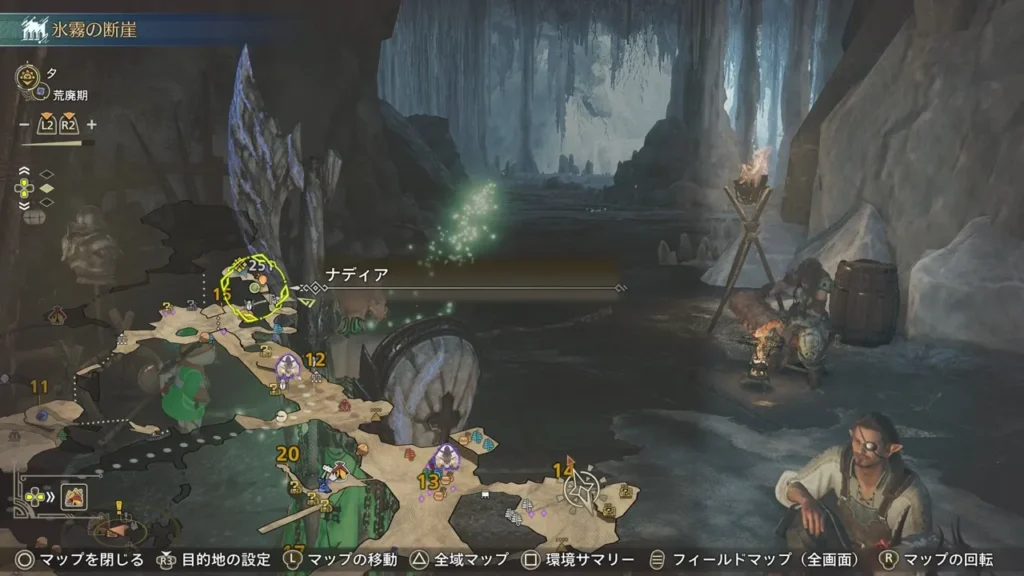Select the camp tent icon near area 20
This screenshot has width=1024, height=576.
[x=340, y=470]
